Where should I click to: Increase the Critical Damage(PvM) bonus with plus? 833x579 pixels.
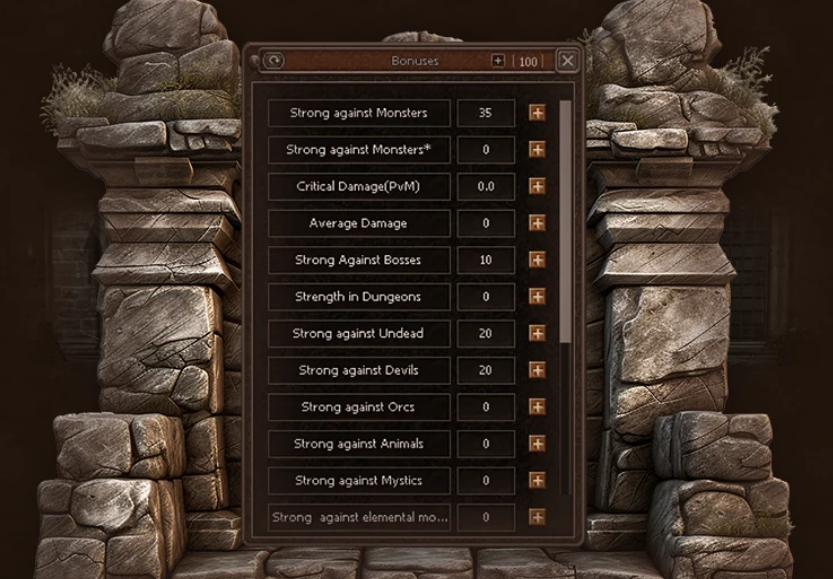click(537, 187)
